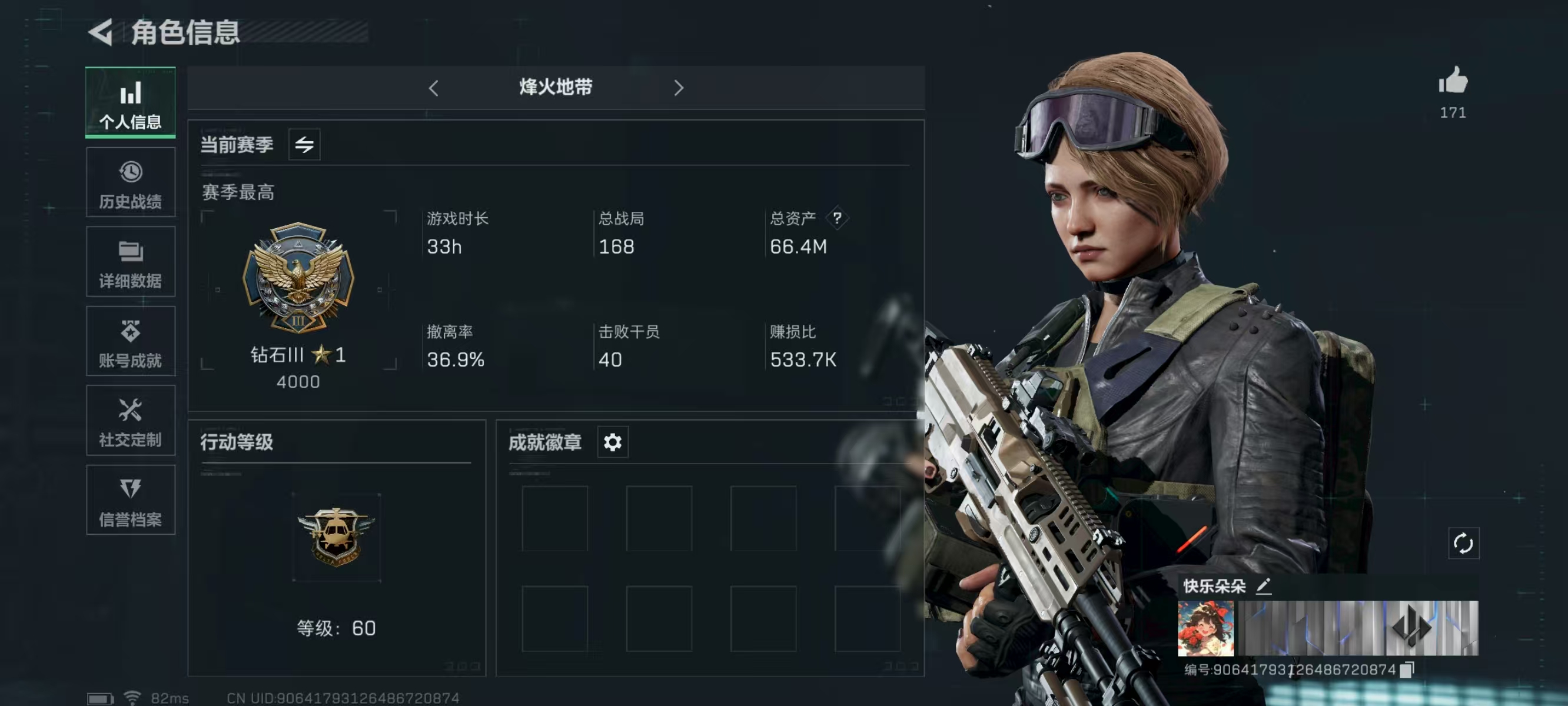Toggle the 当前赛季 season swap button
Screen dimensions: 1568x706
pyautogui.click(x=304, y=145)
